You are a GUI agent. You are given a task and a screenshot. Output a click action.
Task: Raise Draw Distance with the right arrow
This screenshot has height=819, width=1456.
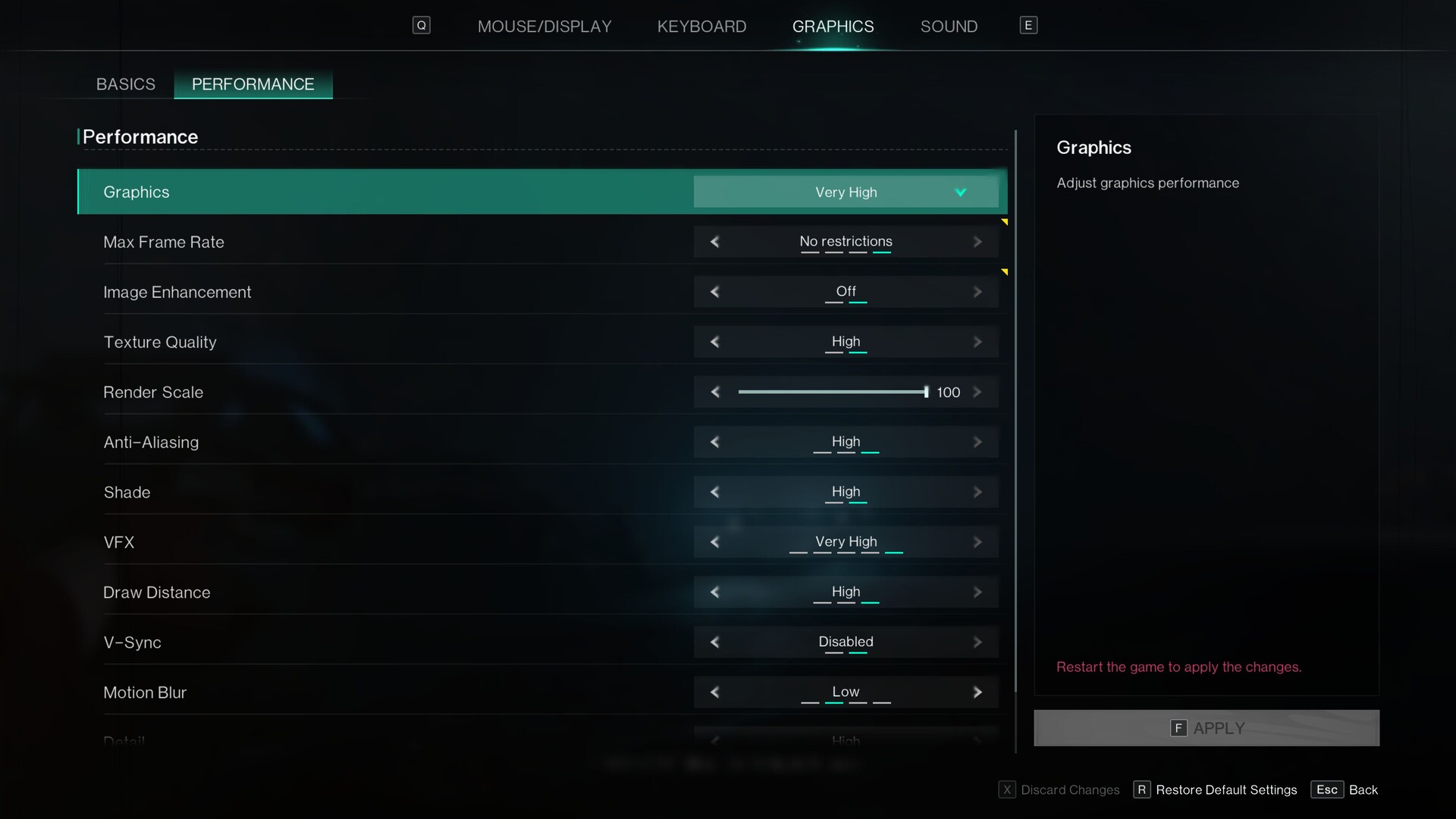977,592
